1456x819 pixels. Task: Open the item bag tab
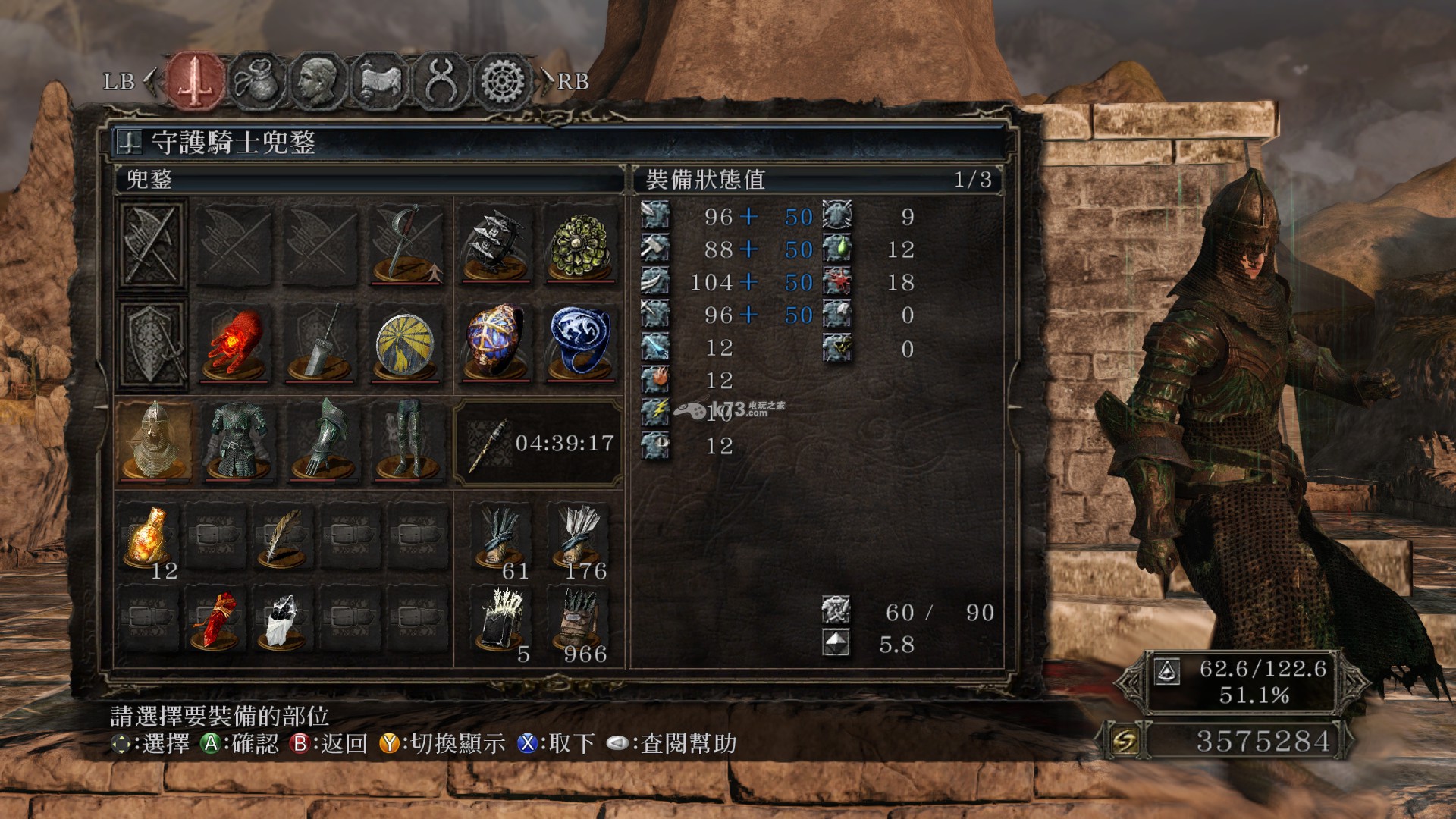pyautogui.click(x=256, y=80)
